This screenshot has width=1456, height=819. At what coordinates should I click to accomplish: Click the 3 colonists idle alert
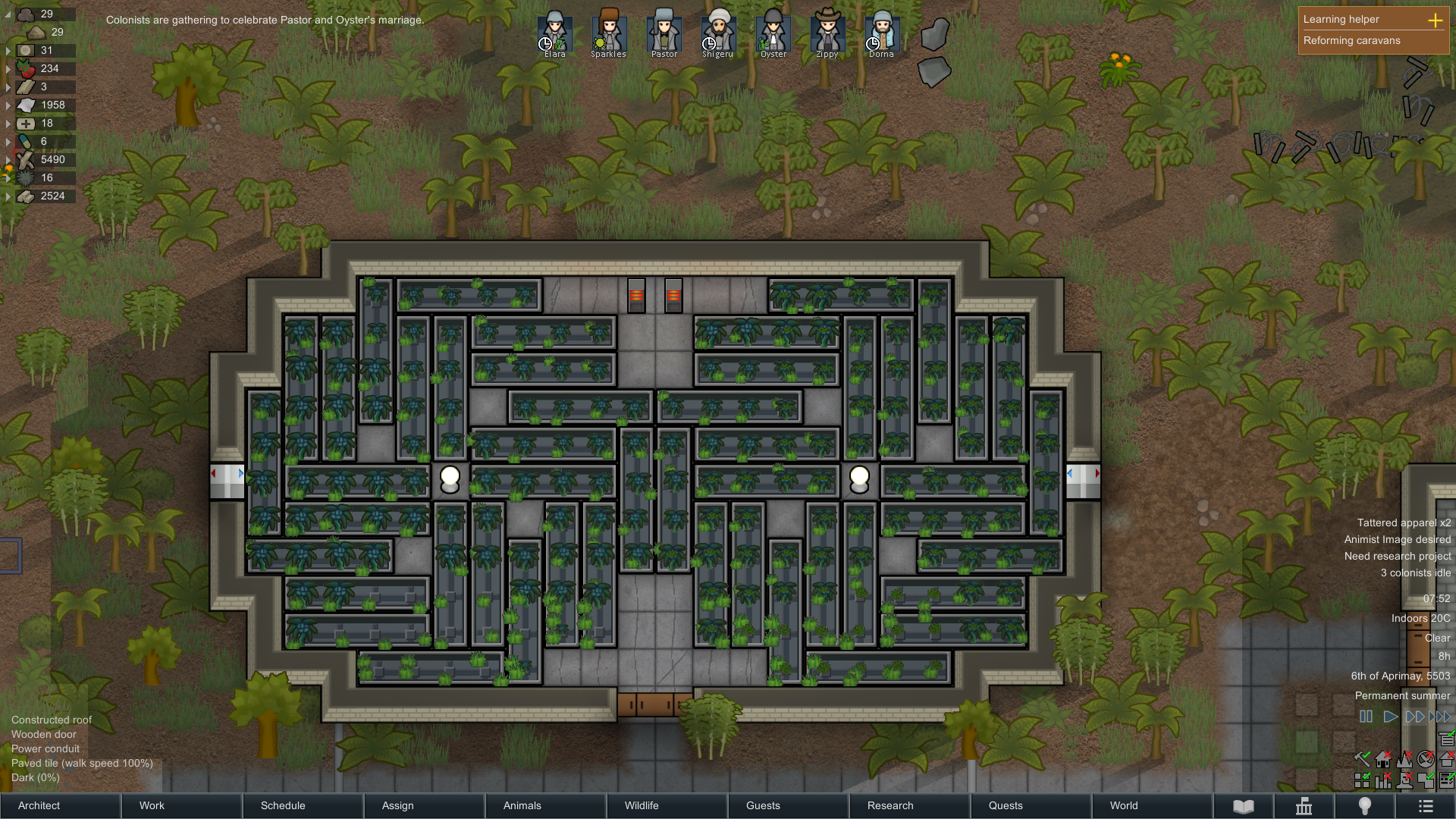click(x=1415, y=573)
